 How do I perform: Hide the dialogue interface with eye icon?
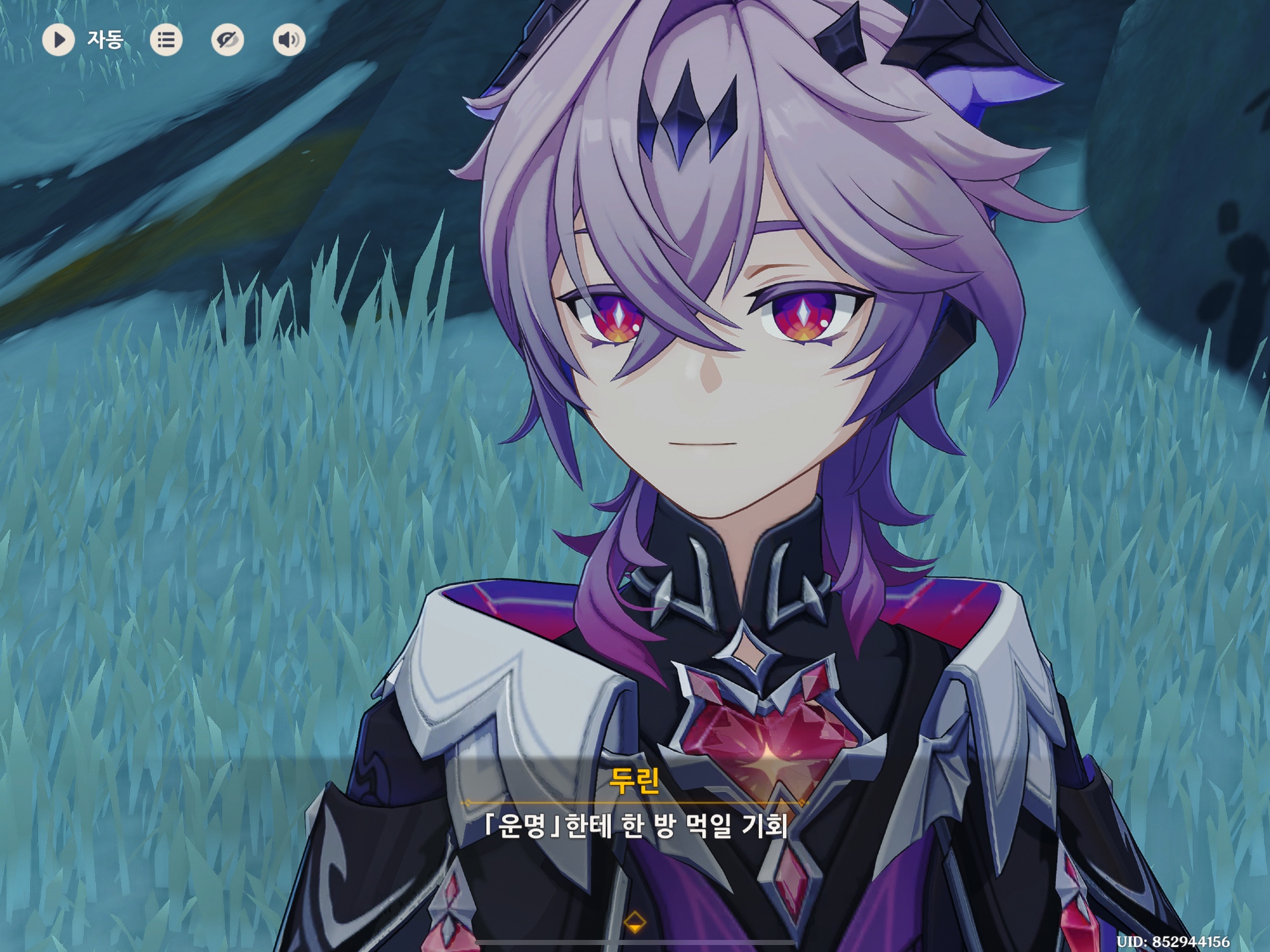(227, 40)
